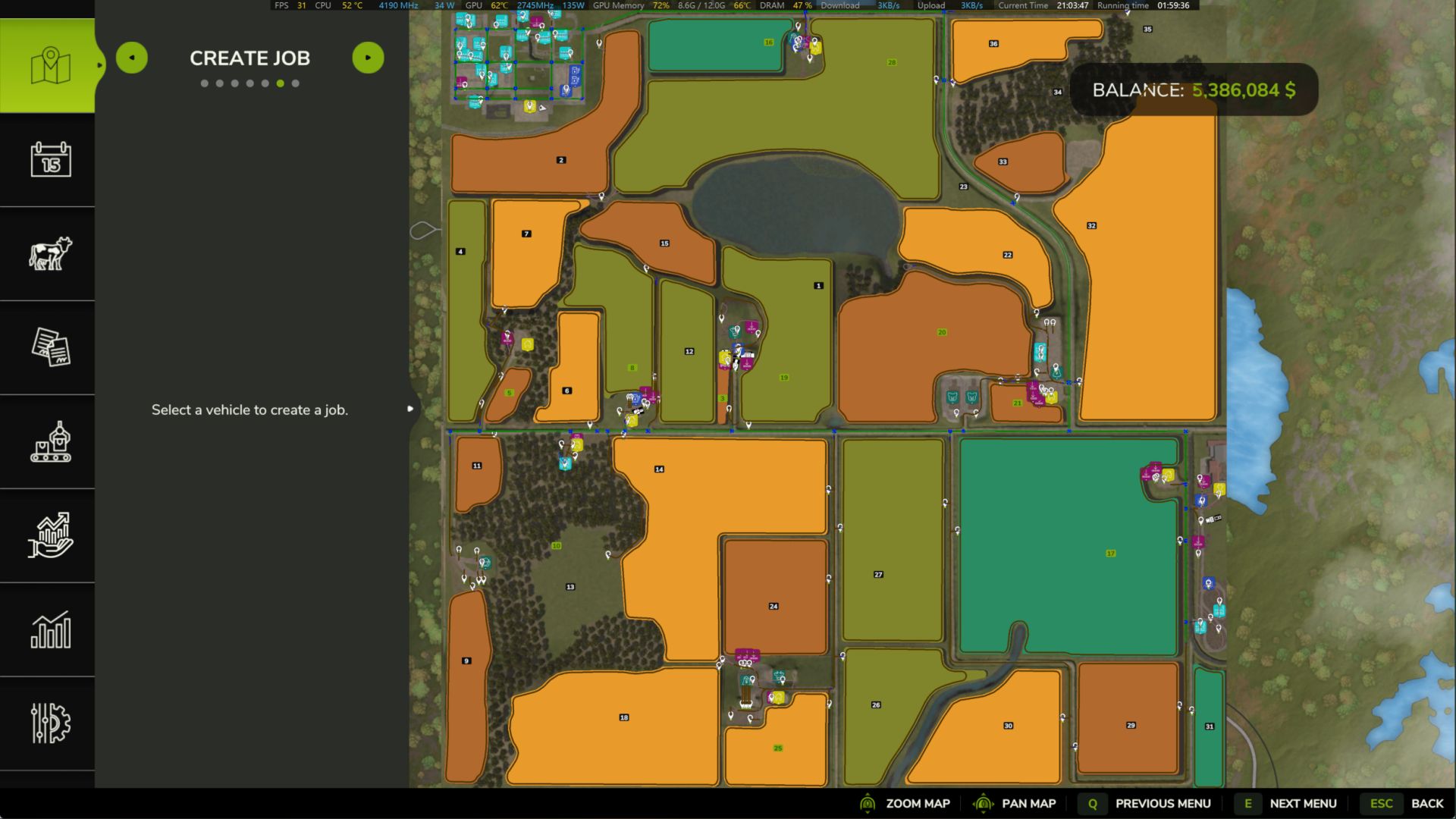Open the map overview tab
The image size is (1456, 819).
coord(50,66)
